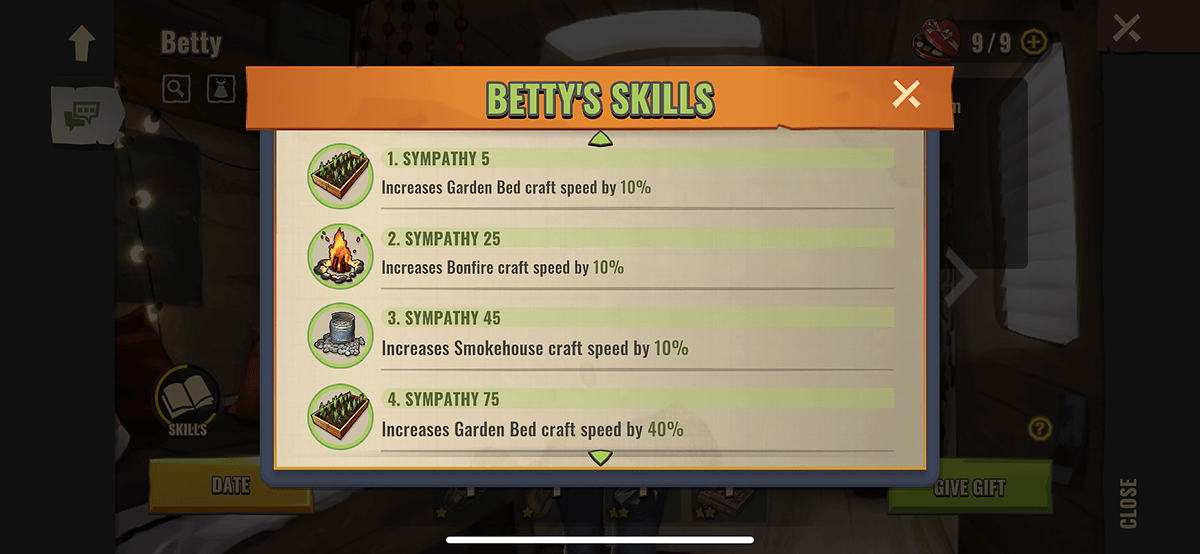This screenshot has height=554, width=1200.
Task: Start a Date with Betty
Action: click(x=230, y=487)
